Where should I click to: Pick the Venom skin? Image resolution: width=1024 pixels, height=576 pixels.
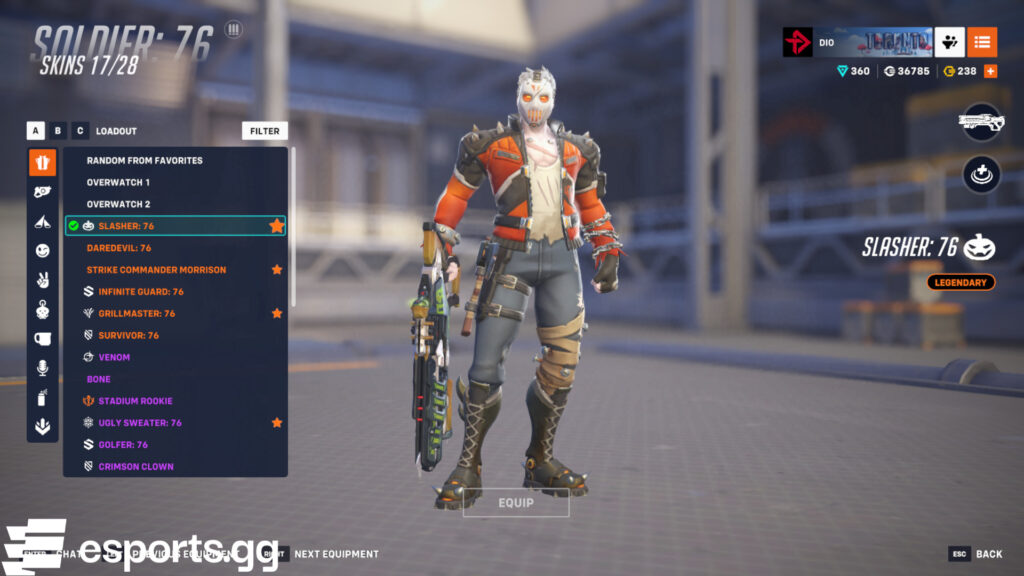(114, 358)
